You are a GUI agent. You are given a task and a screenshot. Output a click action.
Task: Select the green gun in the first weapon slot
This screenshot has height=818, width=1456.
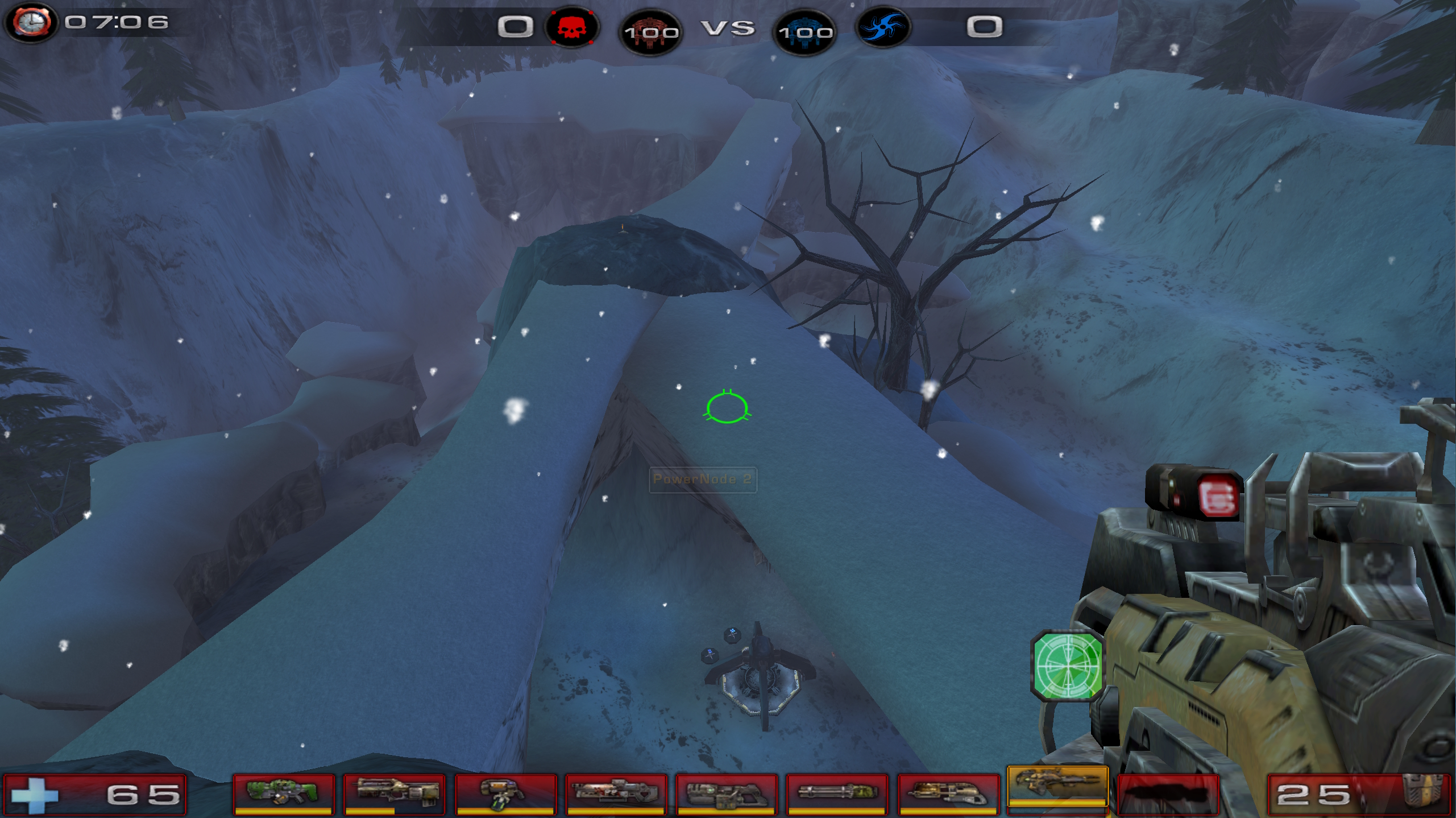[283, 792]
